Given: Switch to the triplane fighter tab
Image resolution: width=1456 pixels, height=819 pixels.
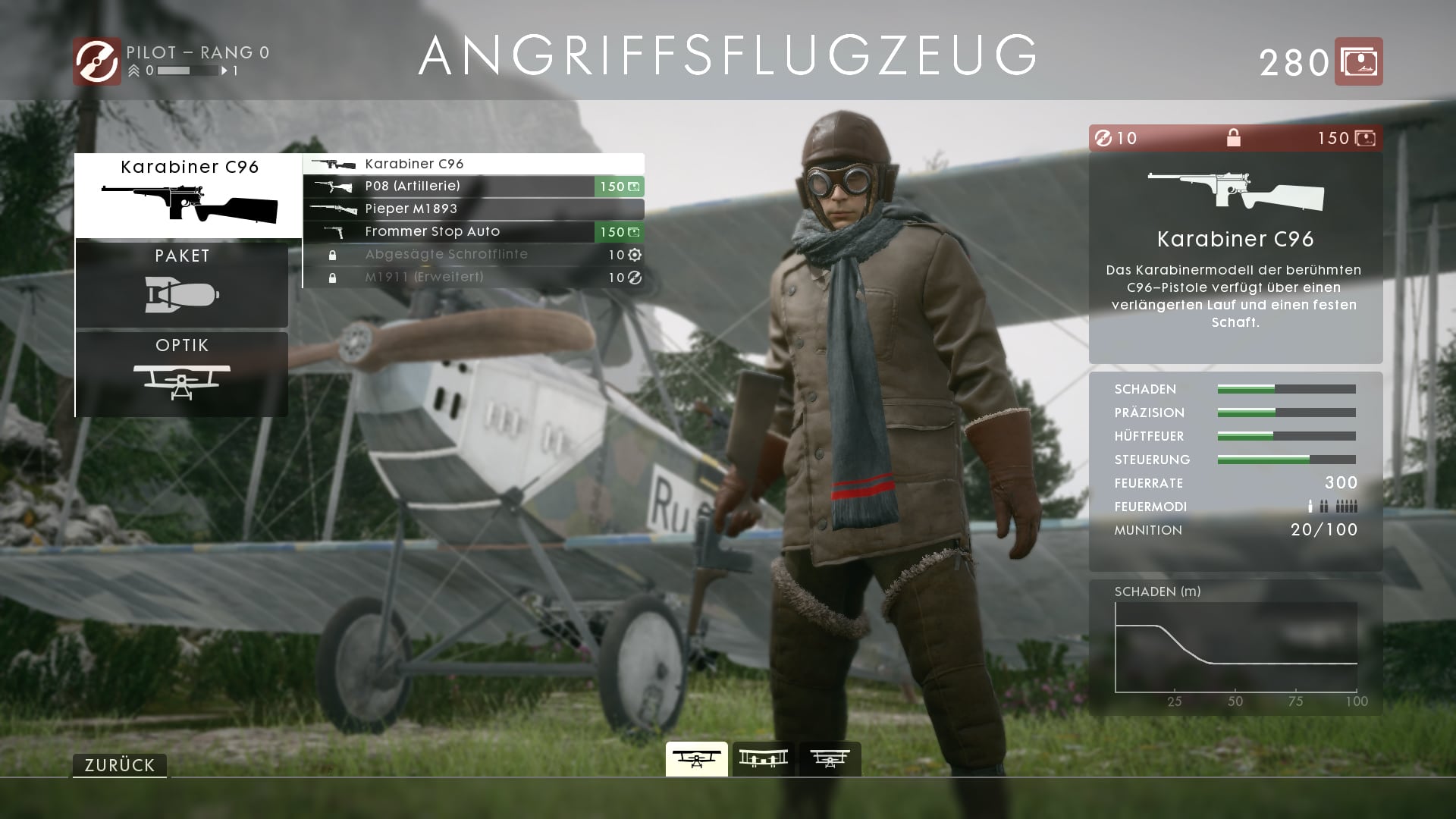Looking at the screenshot, I should pyautogui.click(x=830, y=758).
